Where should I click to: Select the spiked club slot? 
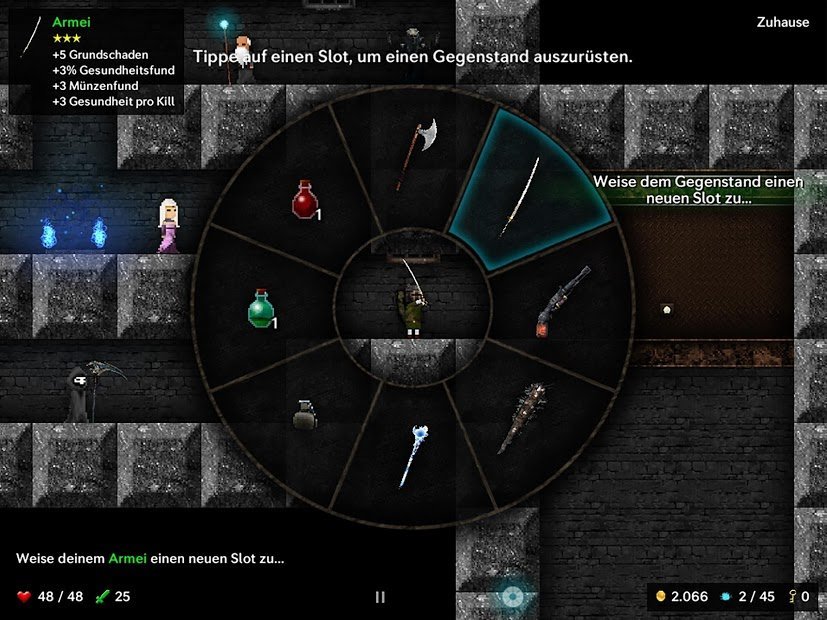pyautogui.click(x=525, y=417)
